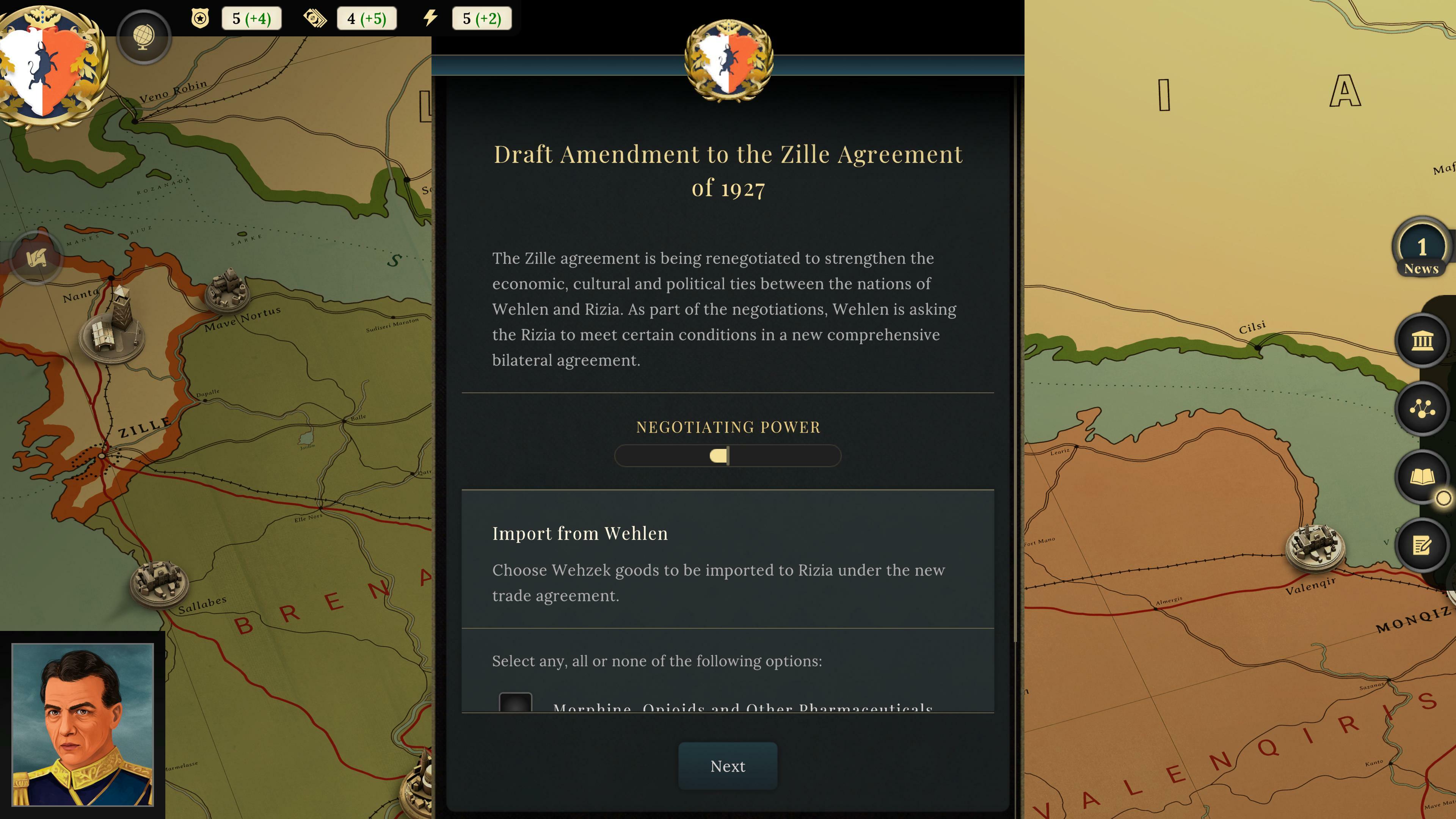
Task: Click the treasury banknotes icon
Action: [x=315, y=17]
